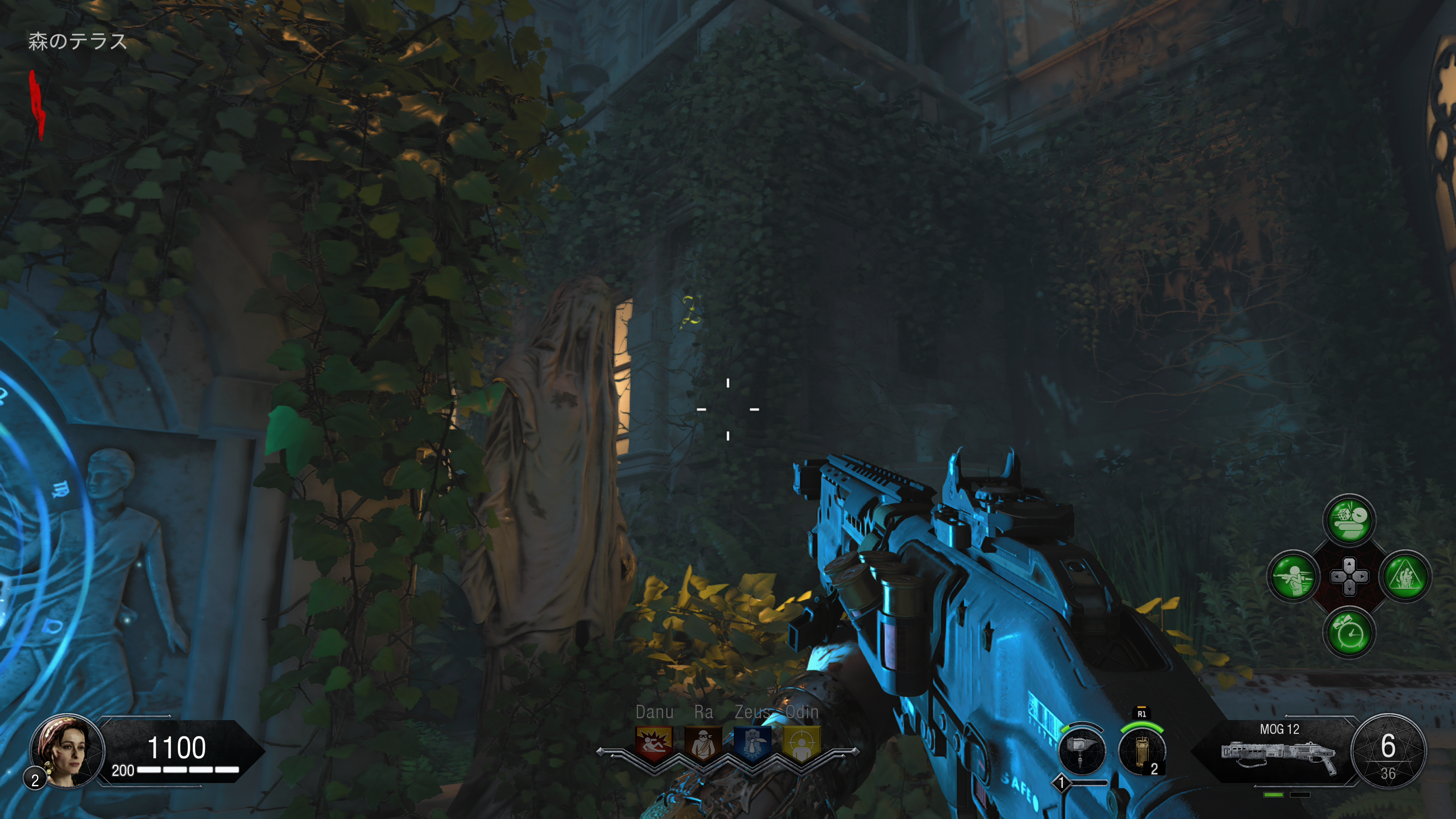Select the Odin perk icon
This screenshot has height=819, width=1456.
[x=802, y=742]
